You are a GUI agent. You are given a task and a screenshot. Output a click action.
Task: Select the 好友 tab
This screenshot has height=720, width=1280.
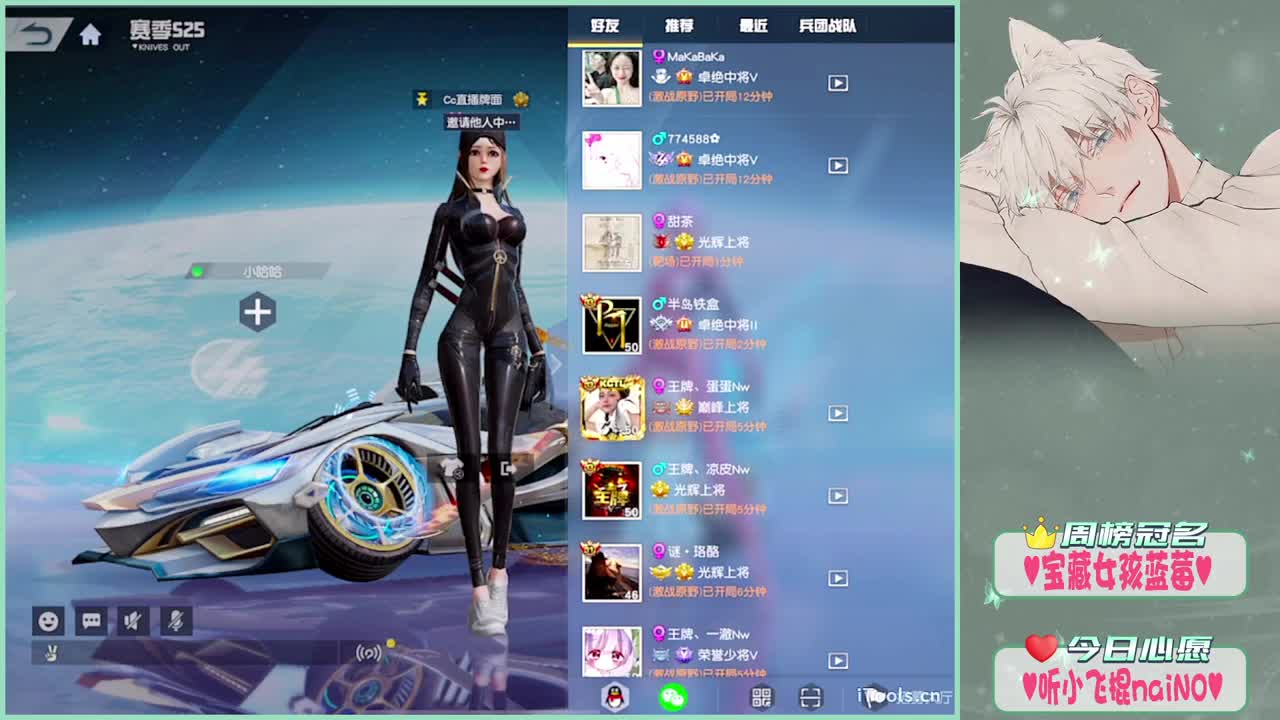(606, 26)
